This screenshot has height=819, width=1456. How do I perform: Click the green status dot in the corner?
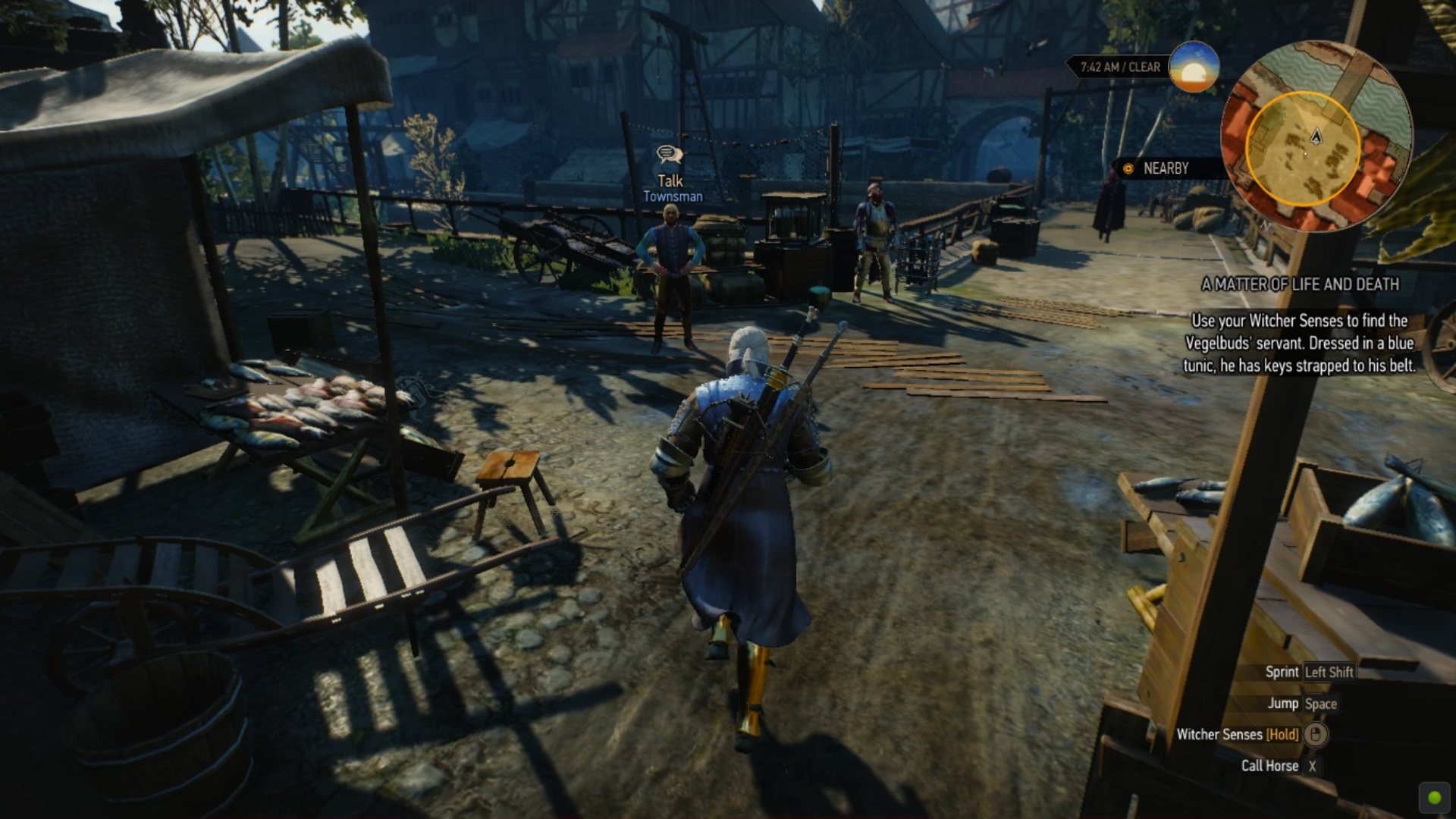(1433, 797)
